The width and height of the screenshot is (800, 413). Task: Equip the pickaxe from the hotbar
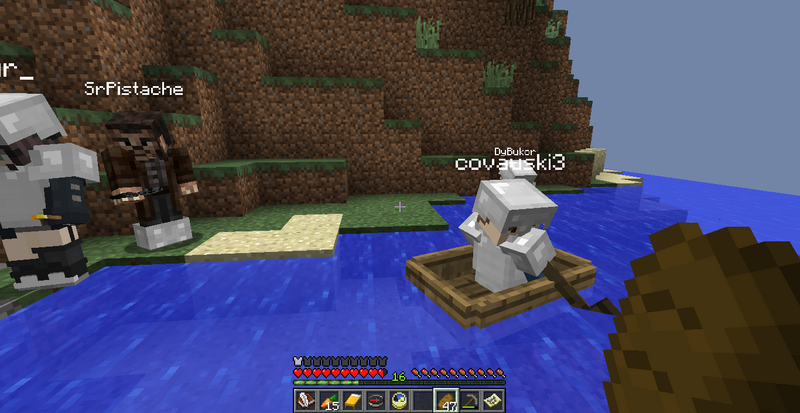(471, 400)
